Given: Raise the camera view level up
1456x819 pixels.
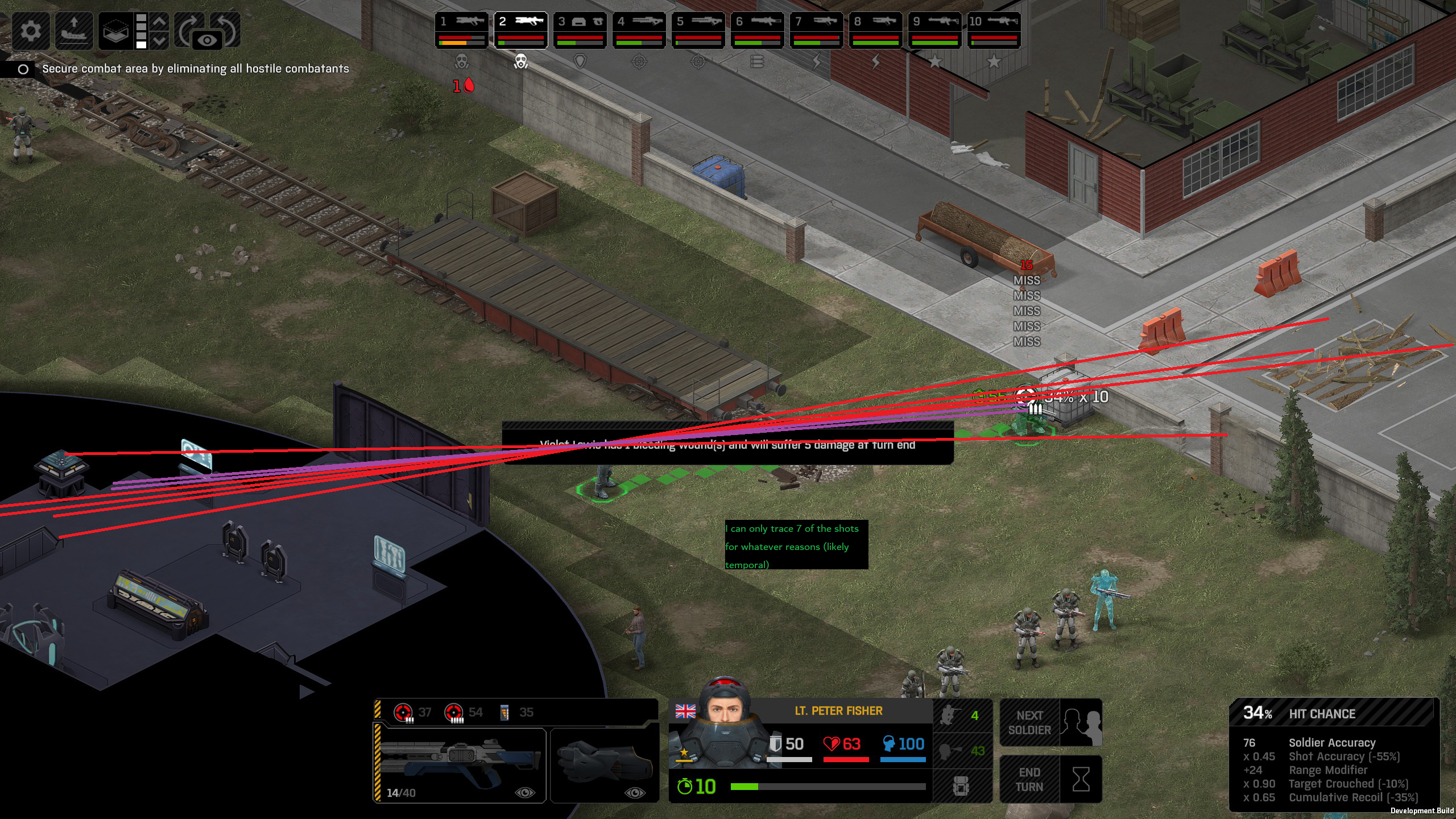Looking at the screenshot, I should click(160, 22).
